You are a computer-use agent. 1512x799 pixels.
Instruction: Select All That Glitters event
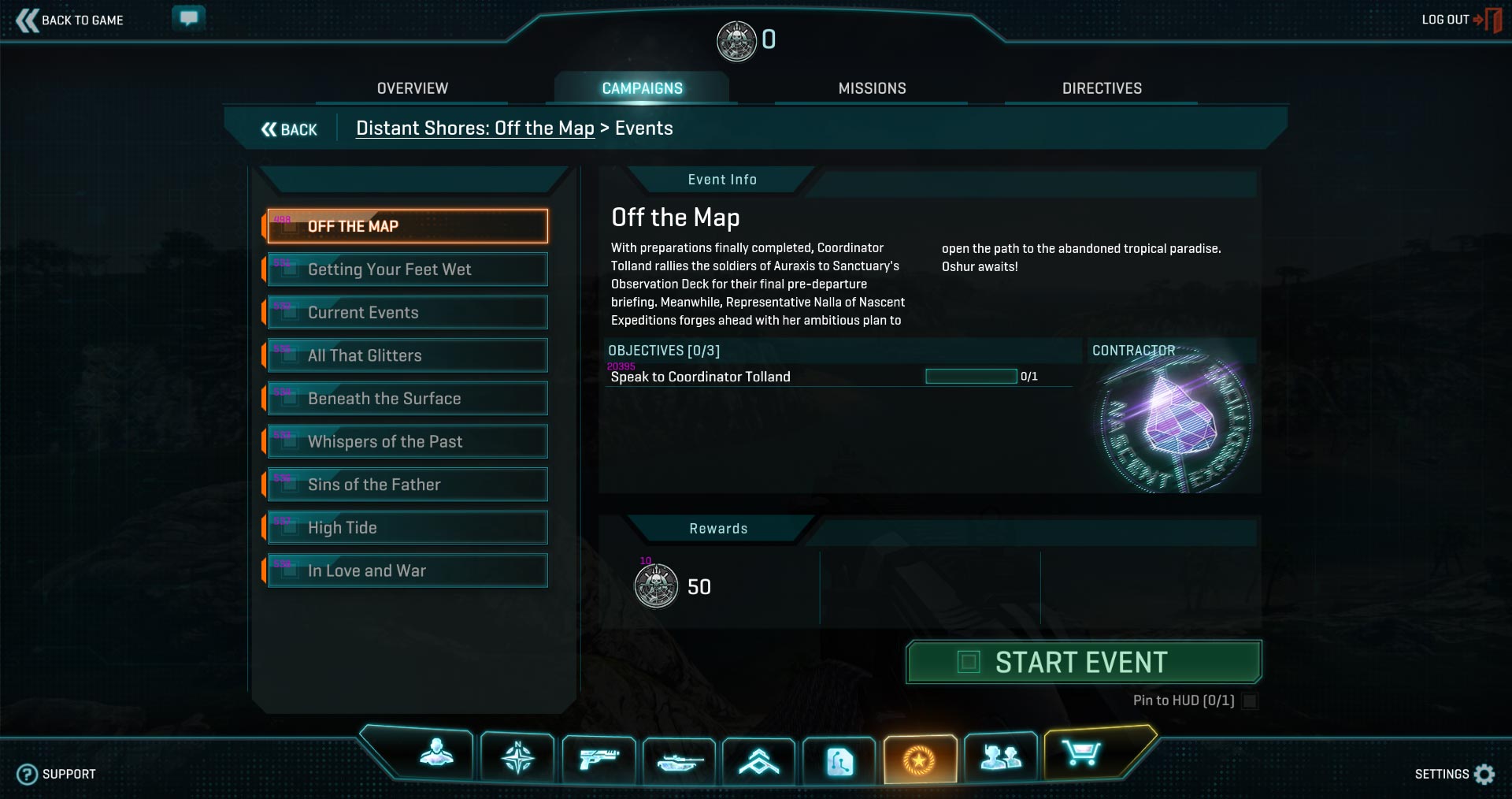pos(407,355)
